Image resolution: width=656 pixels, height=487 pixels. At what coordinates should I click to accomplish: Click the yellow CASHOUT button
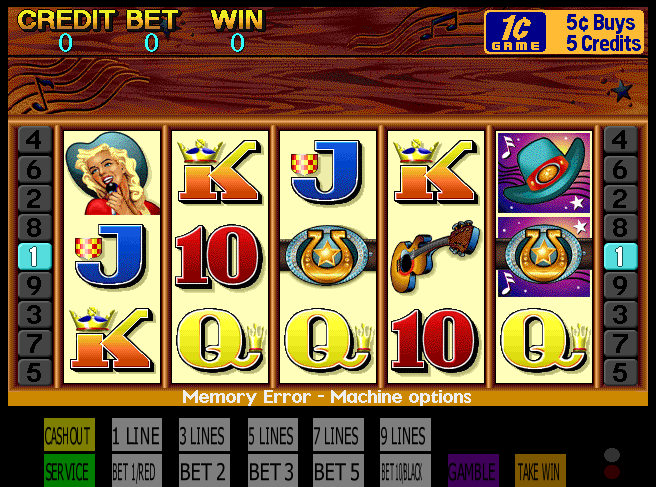pos(69,436)
